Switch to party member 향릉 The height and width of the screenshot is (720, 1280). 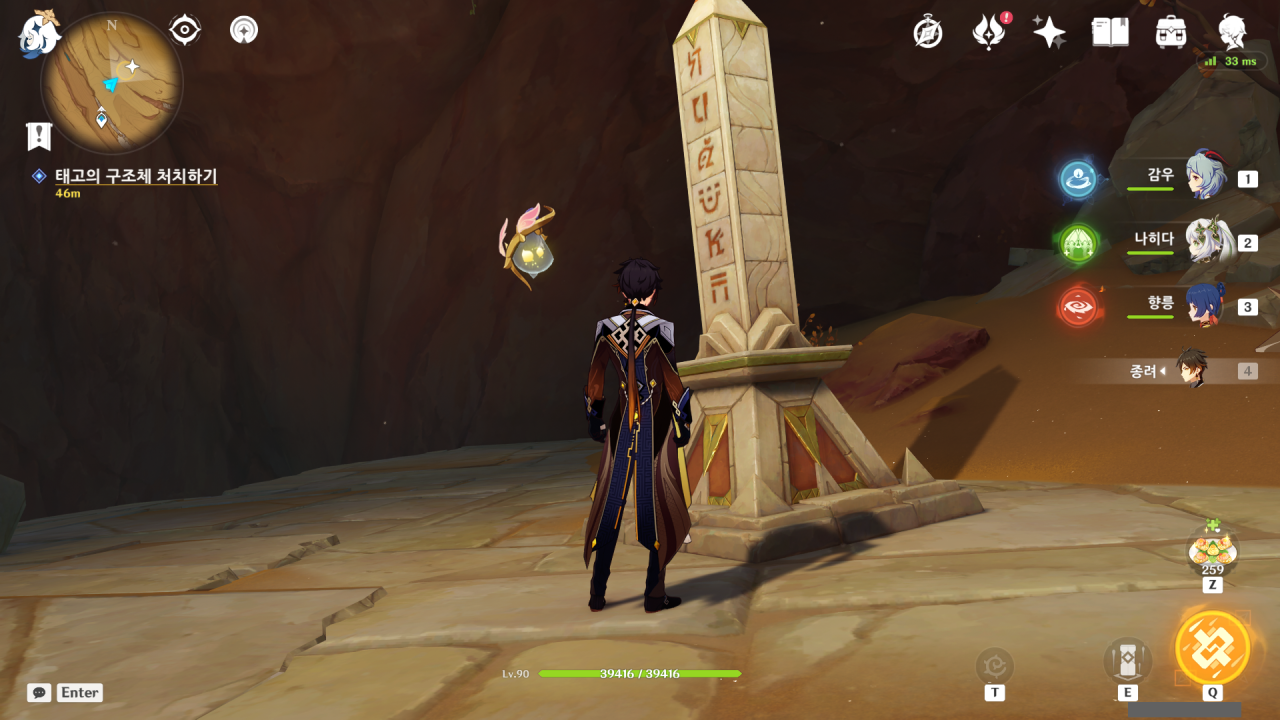(x=1205, y=305)
